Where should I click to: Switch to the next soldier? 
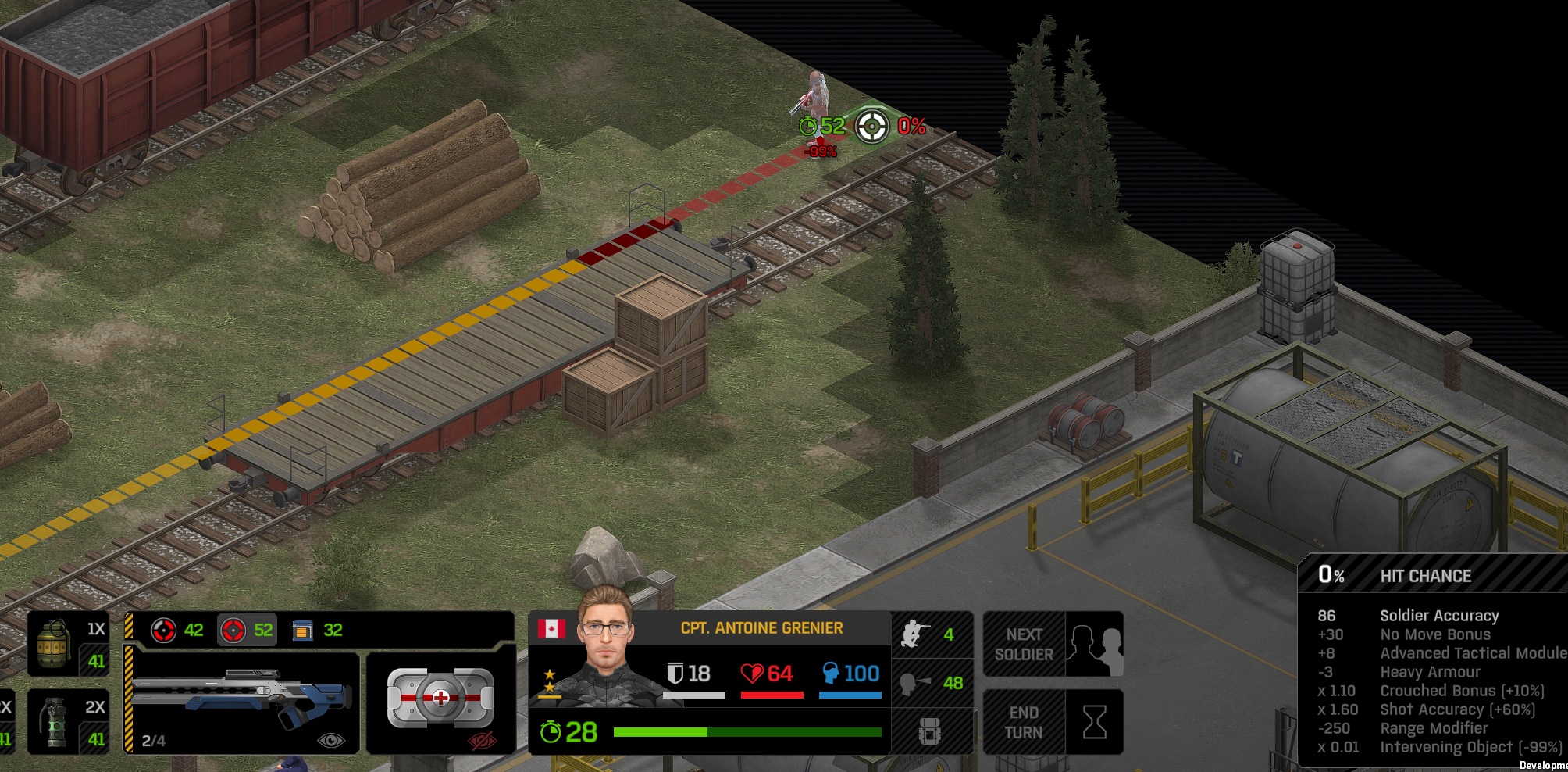(1052, 644)
